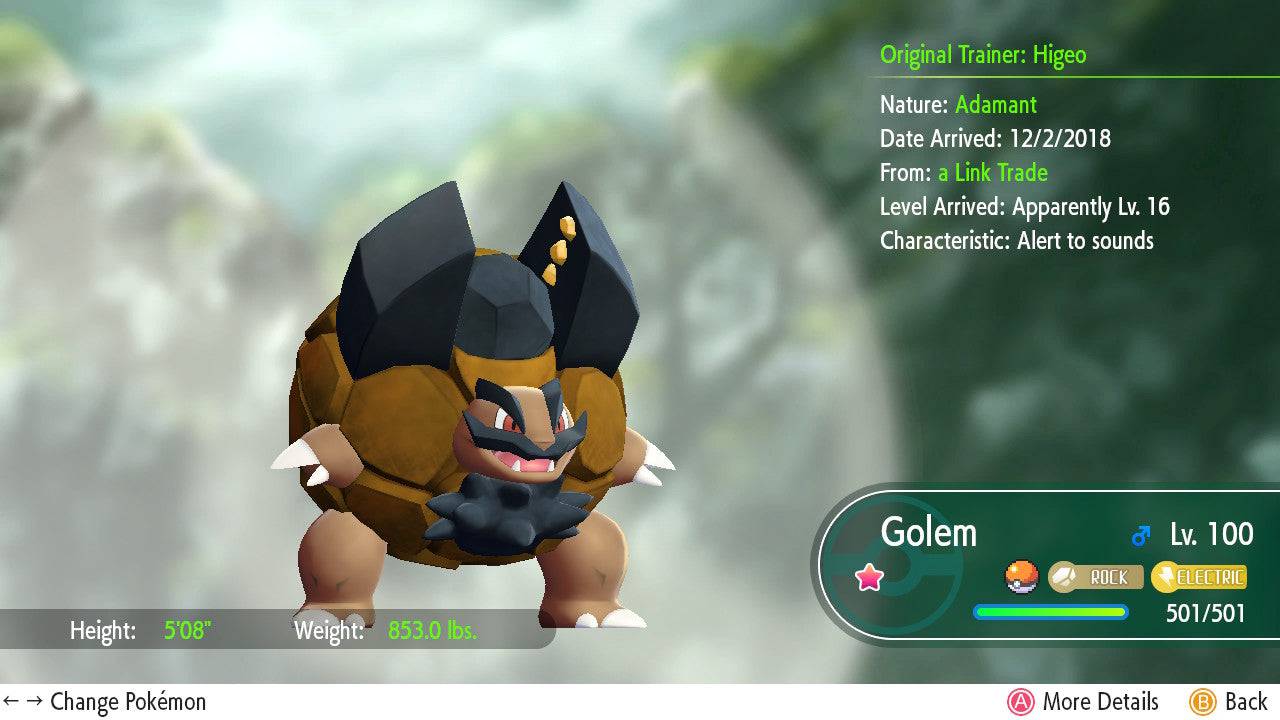Select the Change Pokémon option
This screenshot has height=720, width=1280.
click(x=105, y=702)
